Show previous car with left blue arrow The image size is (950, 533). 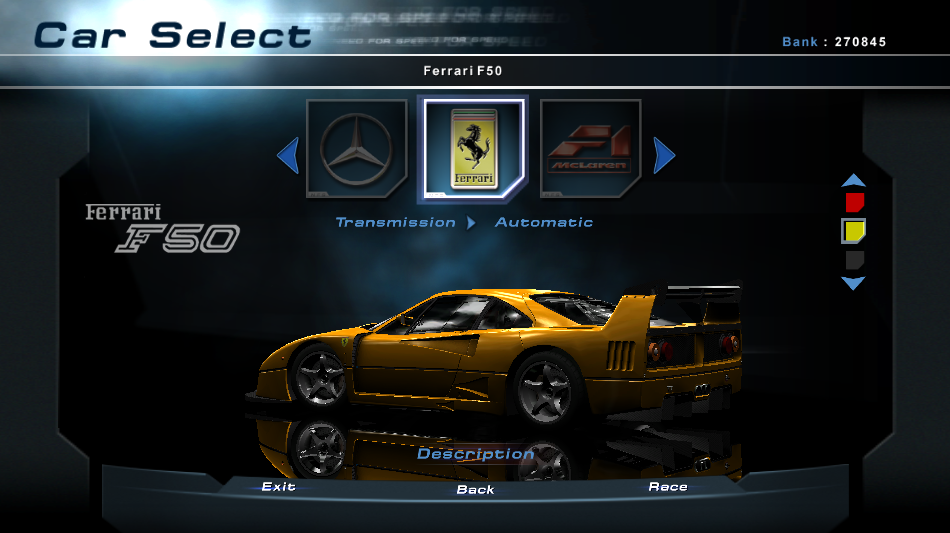pos(288,155)
